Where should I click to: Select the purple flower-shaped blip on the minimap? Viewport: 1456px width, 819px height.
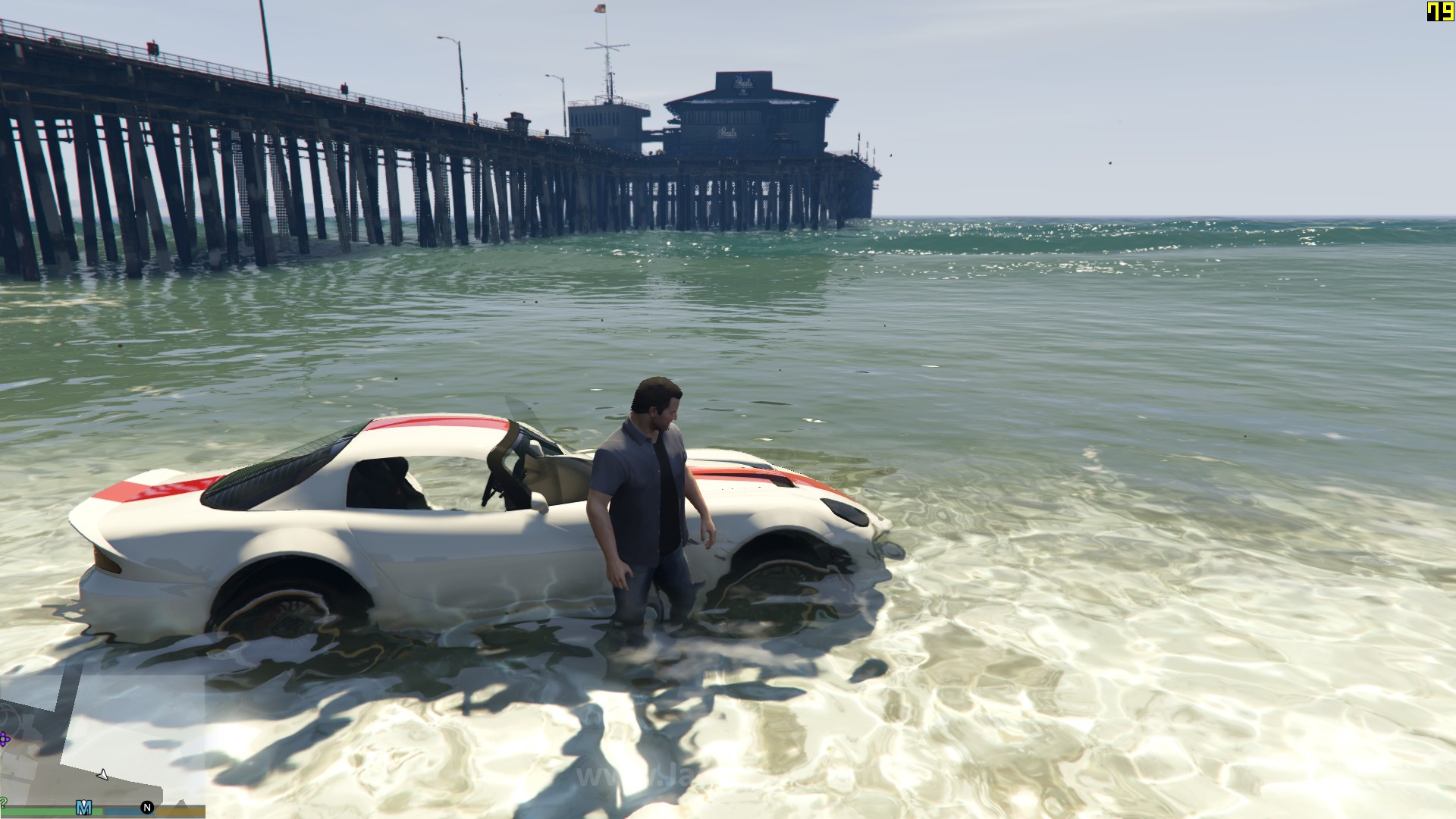pyautogui.click(x=5, y=738)
